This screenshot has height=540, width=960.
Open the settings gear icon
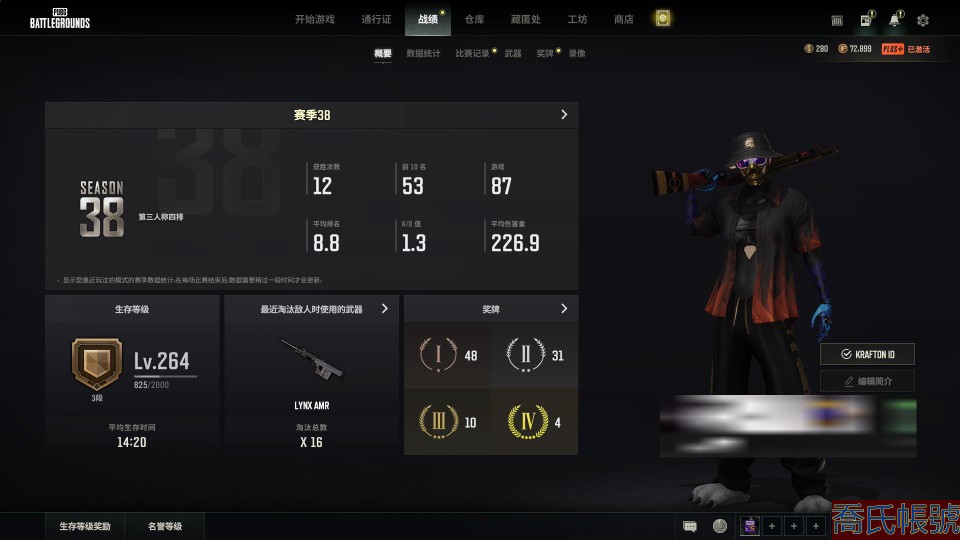point(923,20)
